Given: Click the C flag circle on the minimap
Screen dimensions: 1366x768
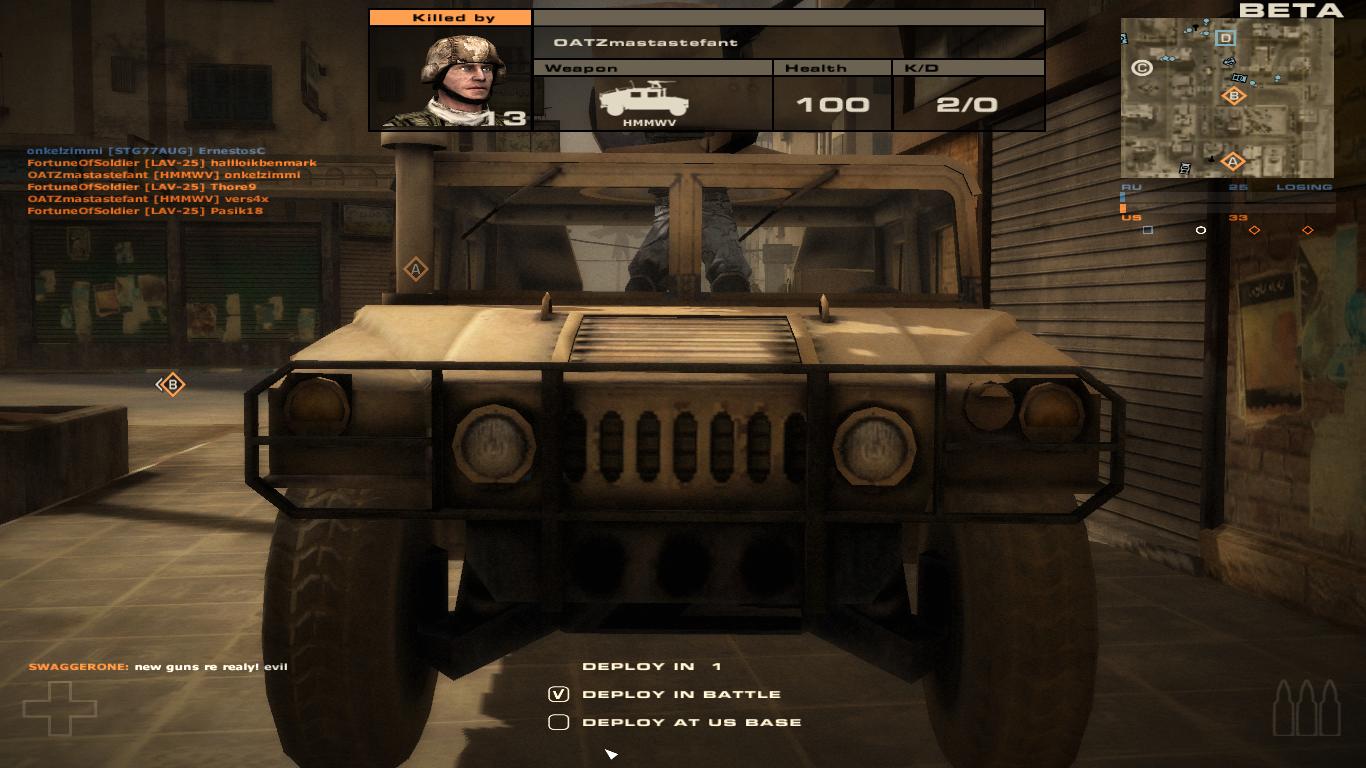Looking at the screenshot, I should tap(1141, 68).
